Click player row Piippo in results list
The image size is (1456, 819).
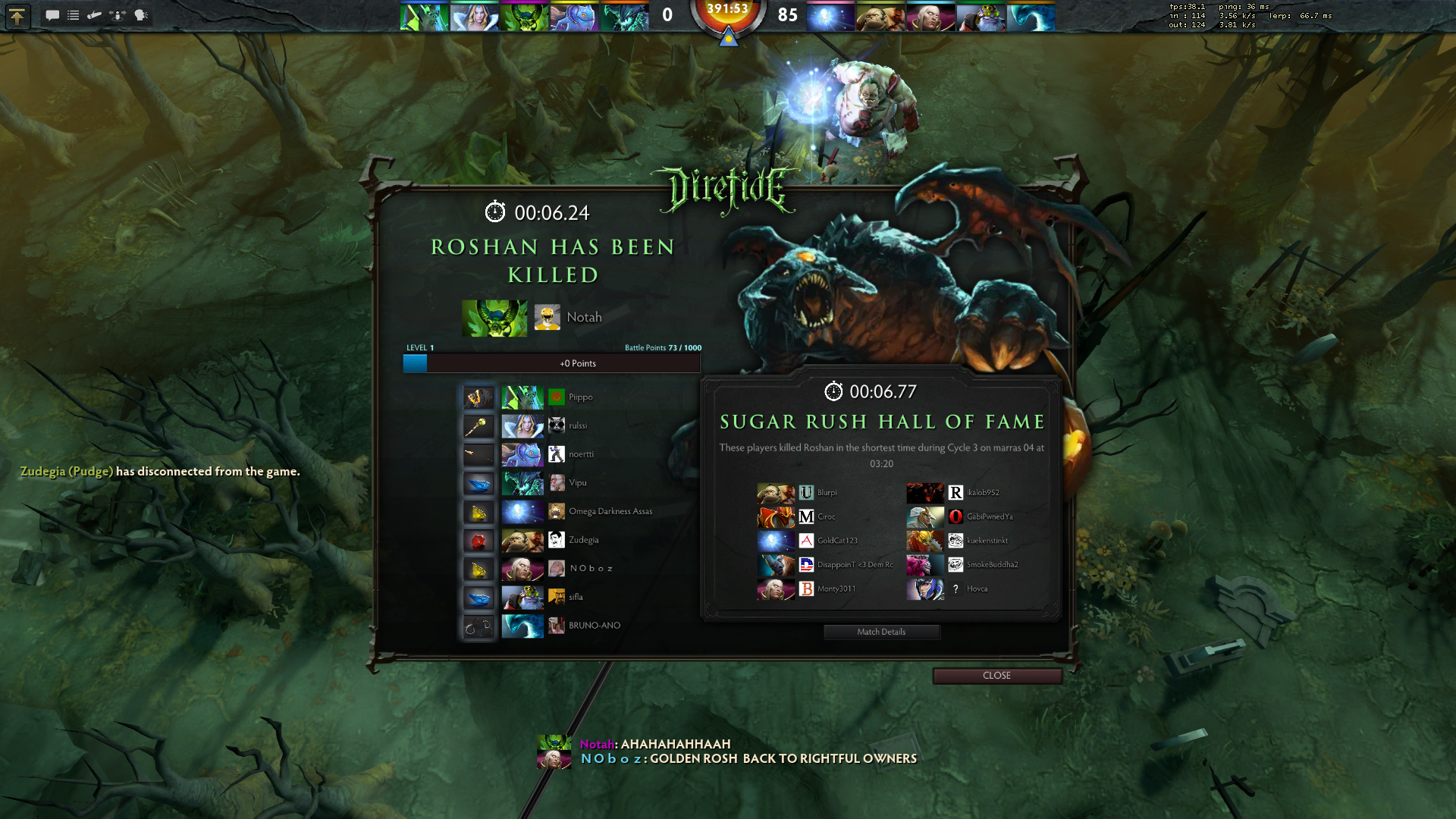point(580,397)
